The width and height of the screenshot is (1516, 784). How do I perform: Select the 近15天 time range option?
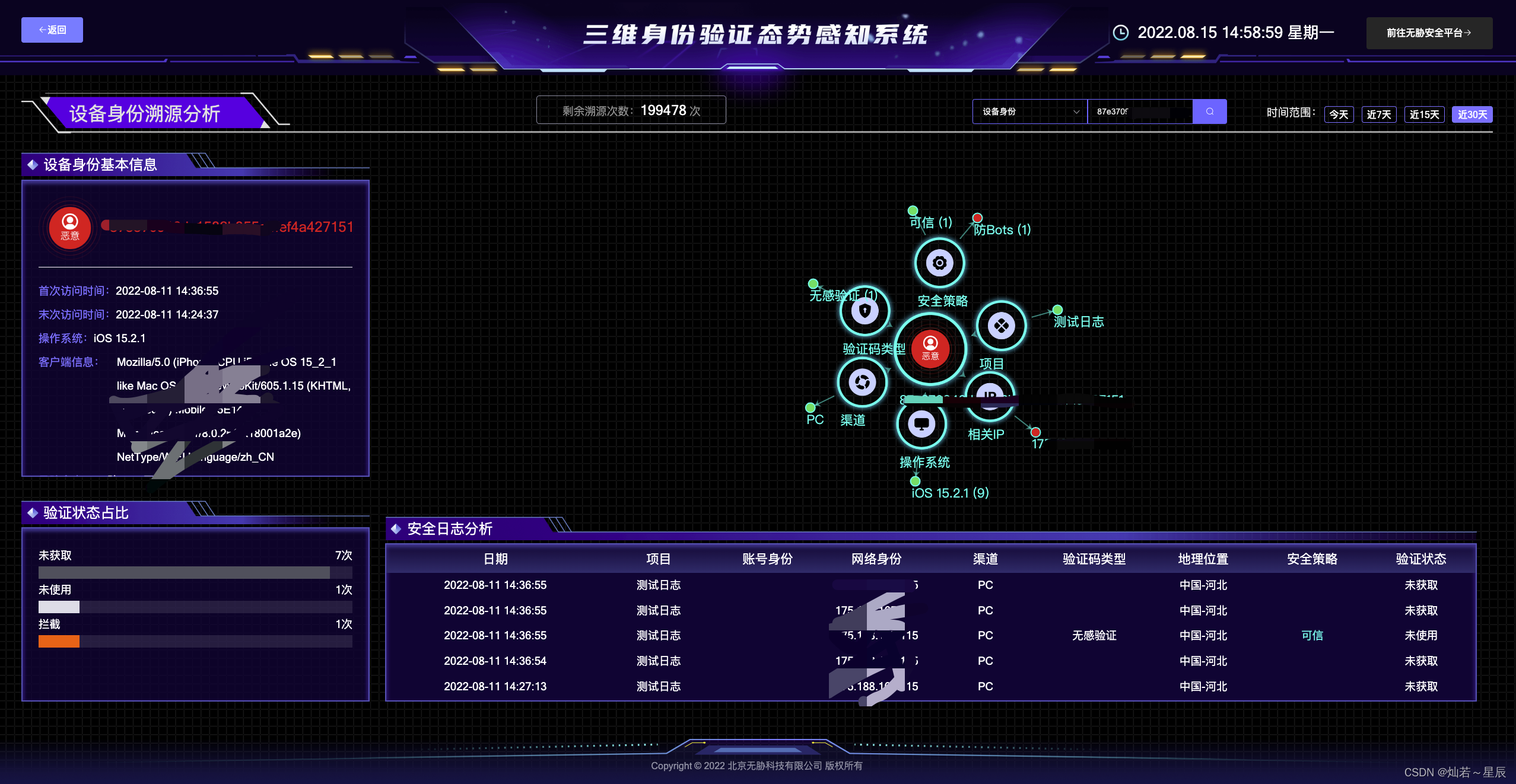pos(1424,114)
